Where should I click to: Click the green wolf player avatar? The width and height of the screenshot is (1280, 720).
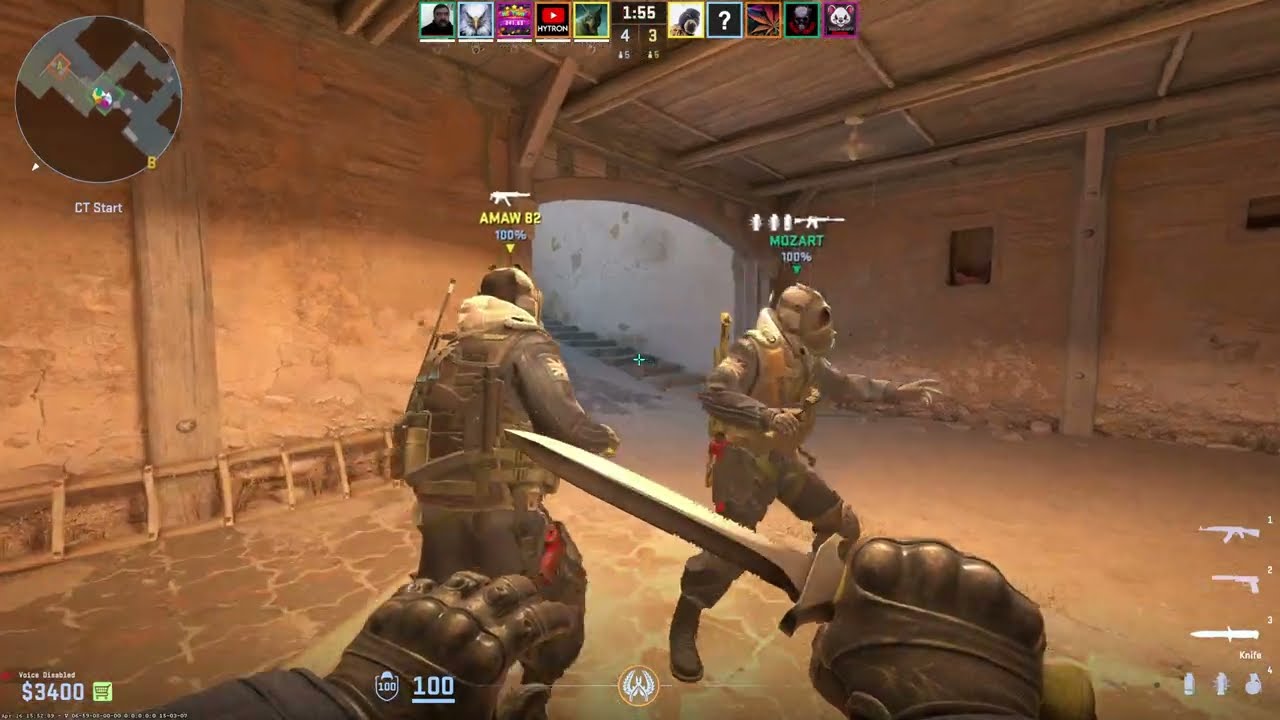[x=591, y=20]
